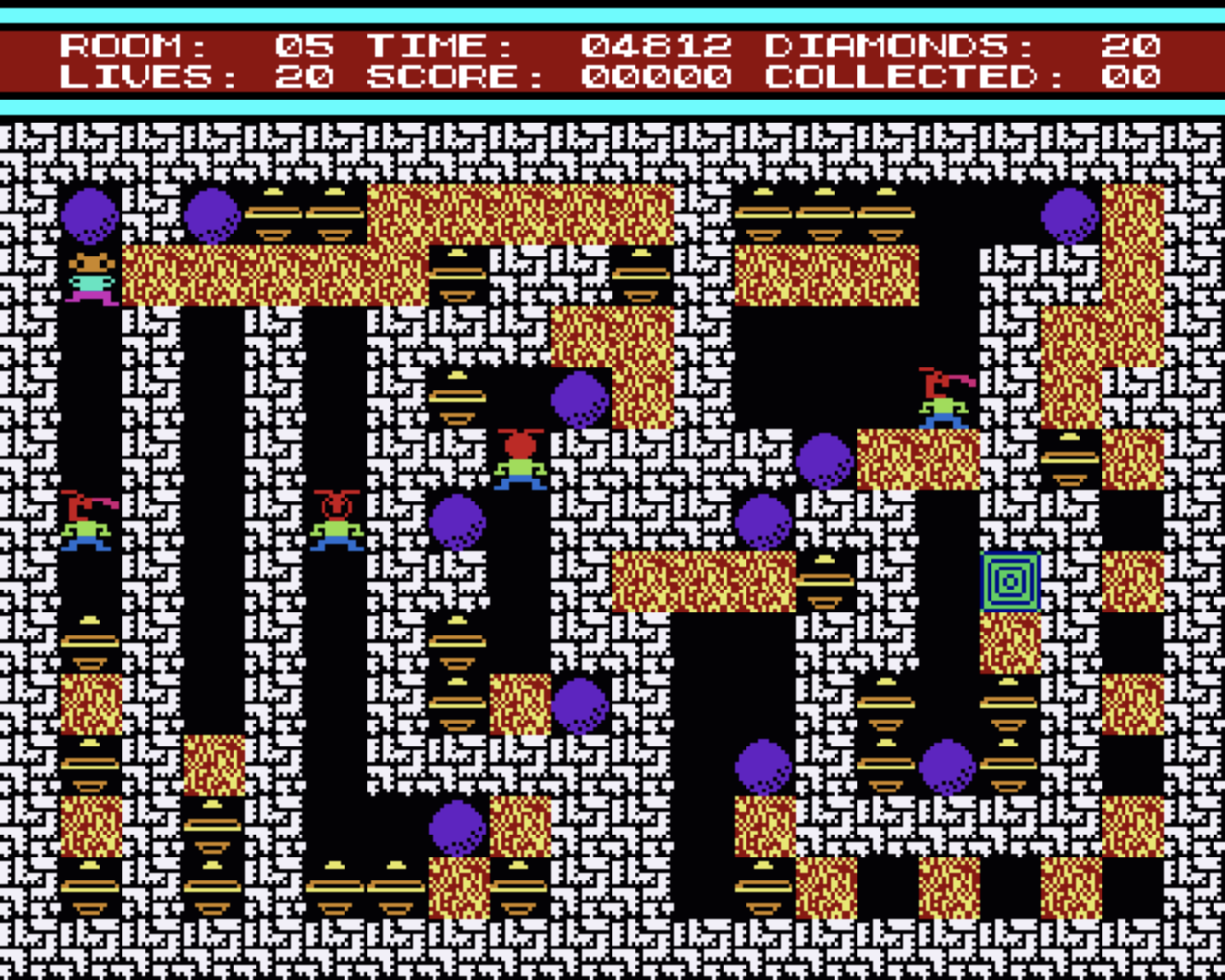Select the green swirling exit portal on the right
Viewport: 1225px width, 980px height.
pos(1010,579)
